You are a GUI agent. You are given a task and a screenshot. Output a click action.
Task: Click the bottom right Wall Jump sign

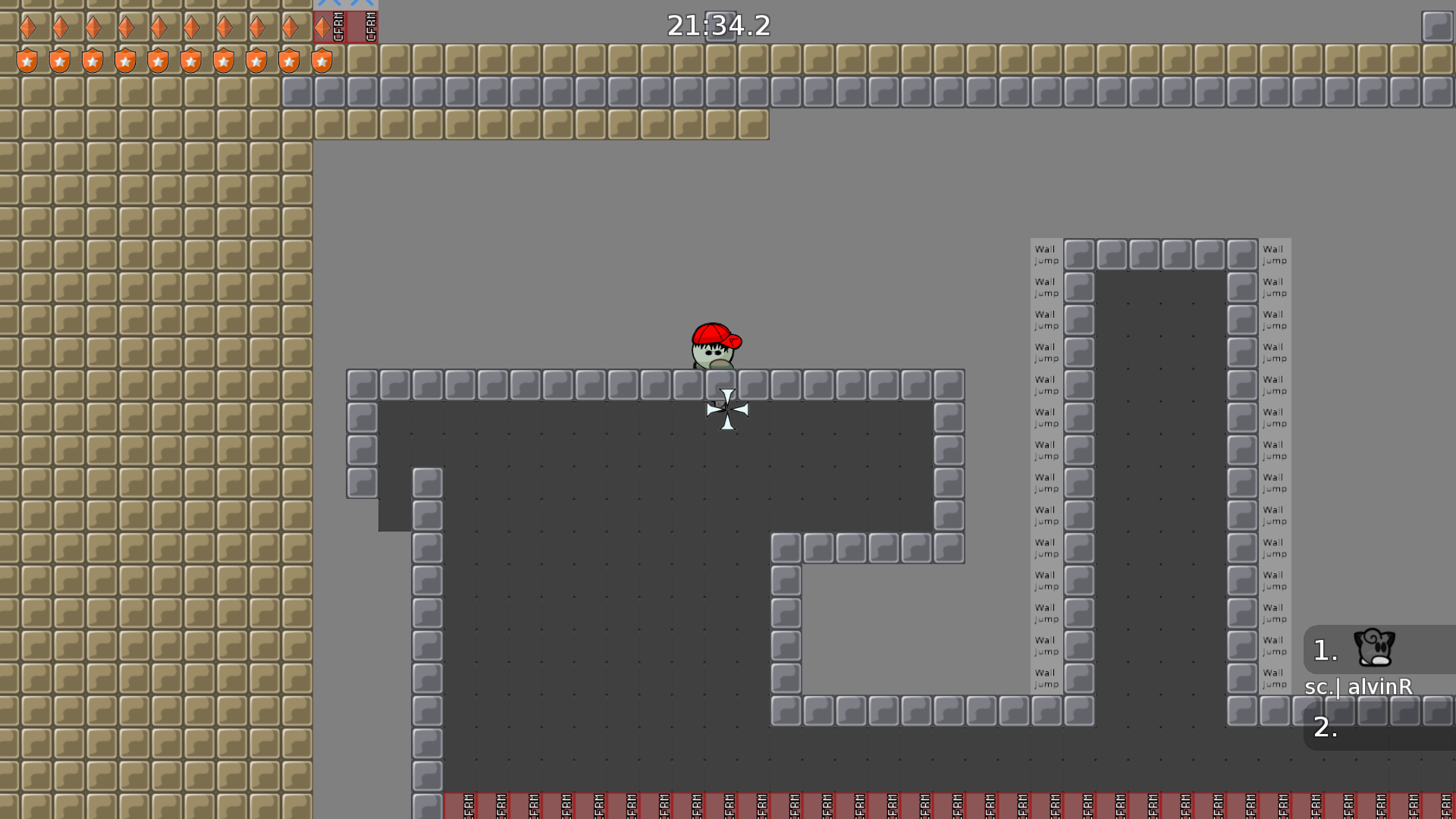coord(1275,678)
